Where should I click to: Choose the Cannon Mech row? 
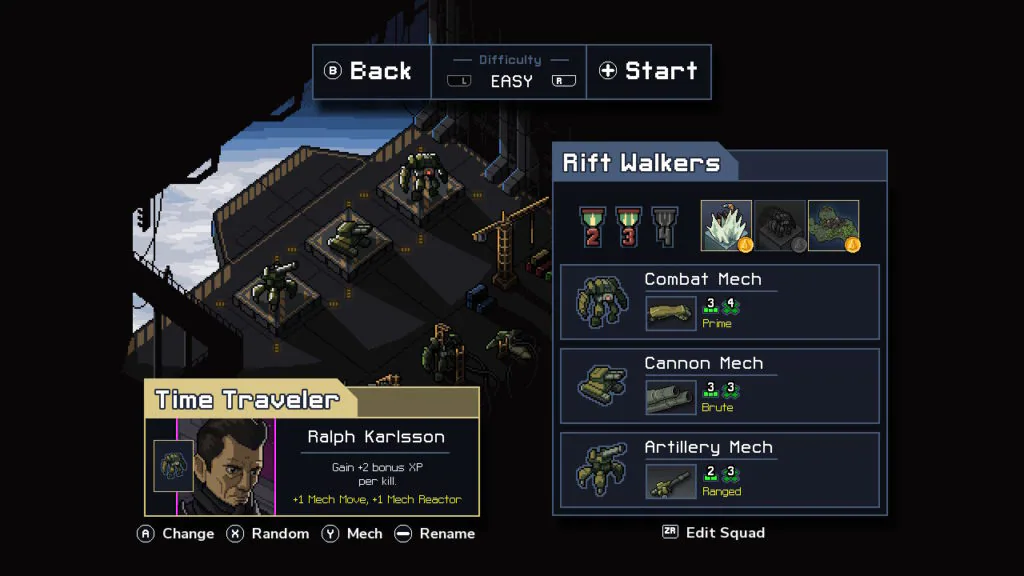click(x=719, y=386)
